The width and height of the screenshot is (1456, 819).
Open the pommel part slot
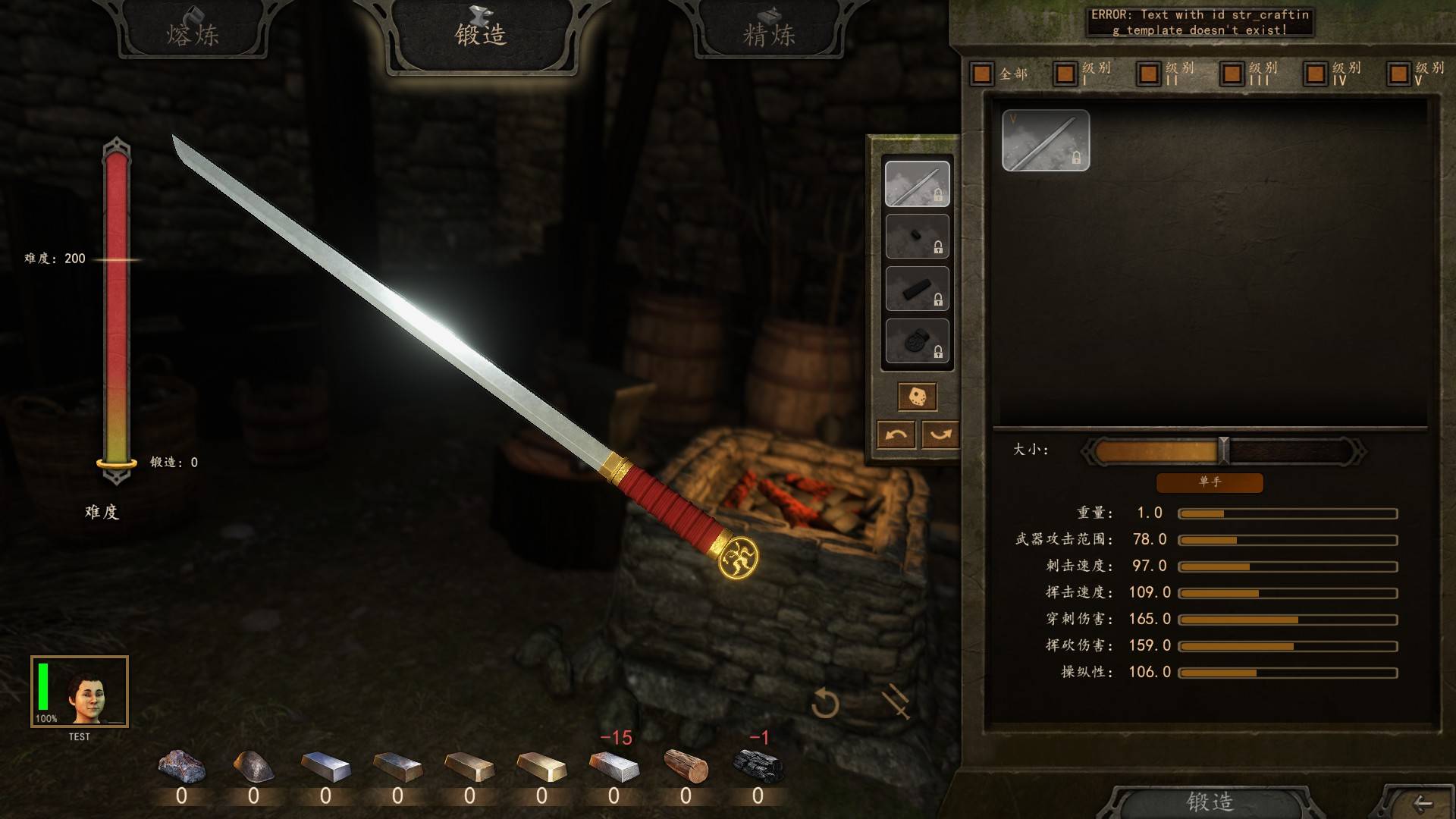click(917, 341)
